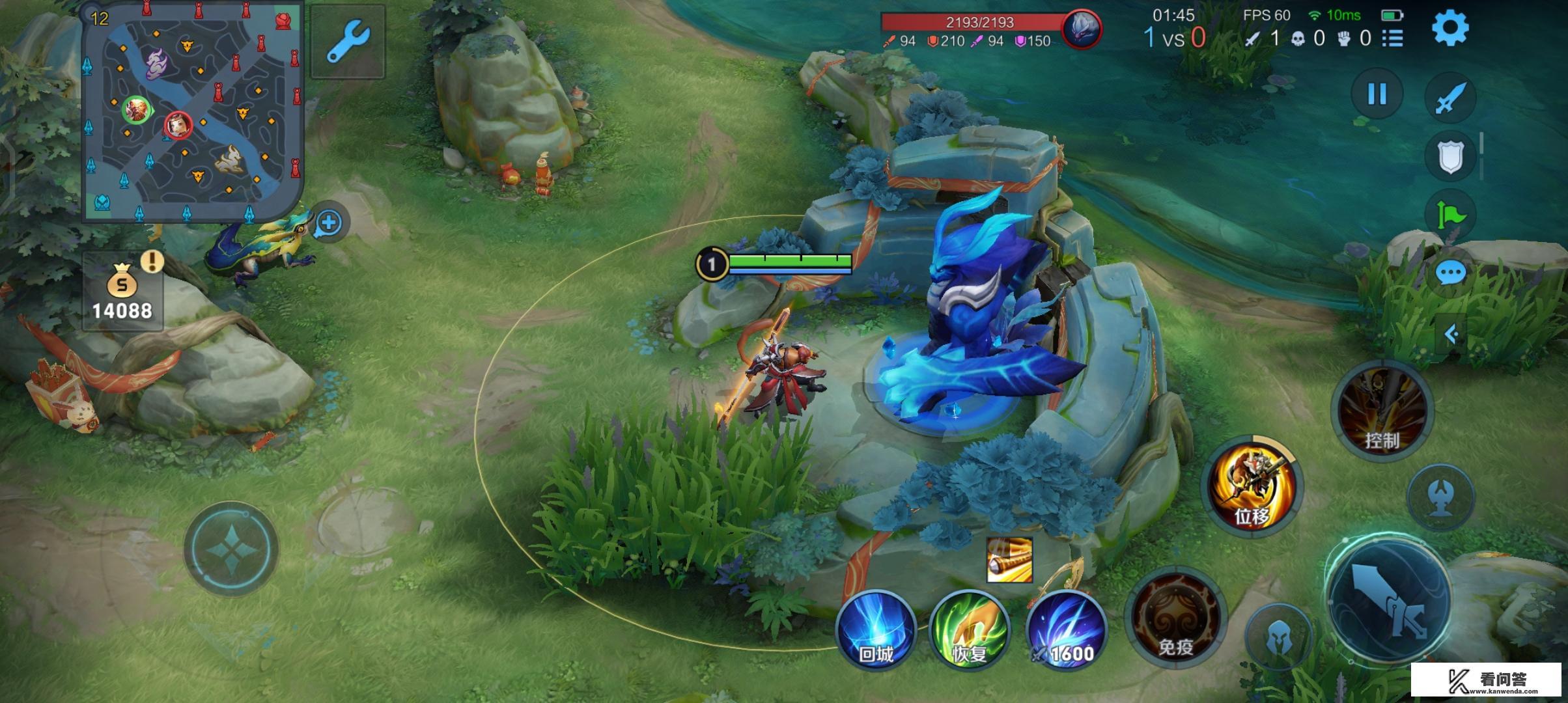Expand the side panel with the arrow
The image size is (1568, 703).
[x=1451, y=335]
